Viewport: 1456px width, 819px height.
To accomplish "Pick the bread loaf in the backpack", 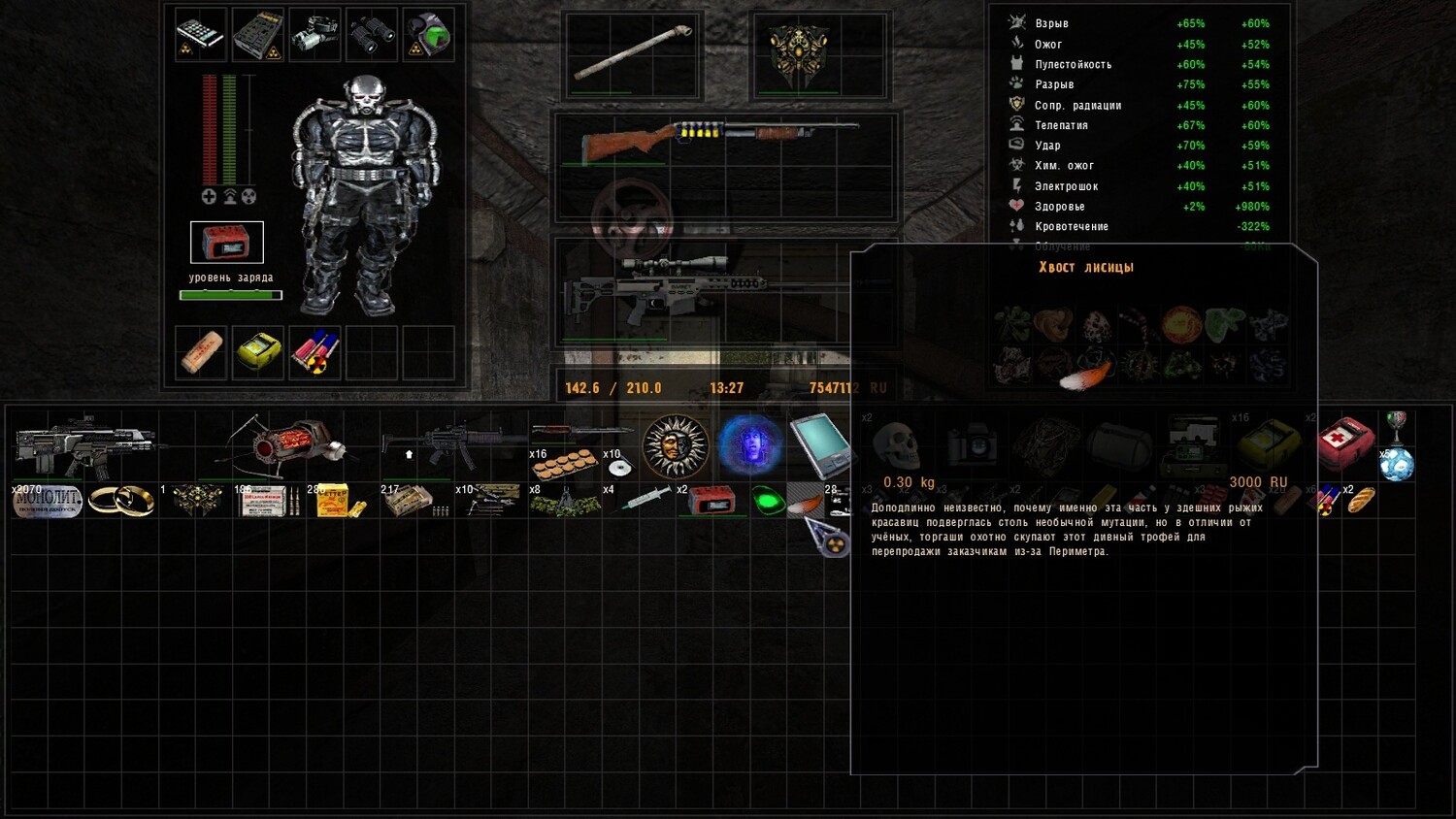I will click(x=1361, y=501).
